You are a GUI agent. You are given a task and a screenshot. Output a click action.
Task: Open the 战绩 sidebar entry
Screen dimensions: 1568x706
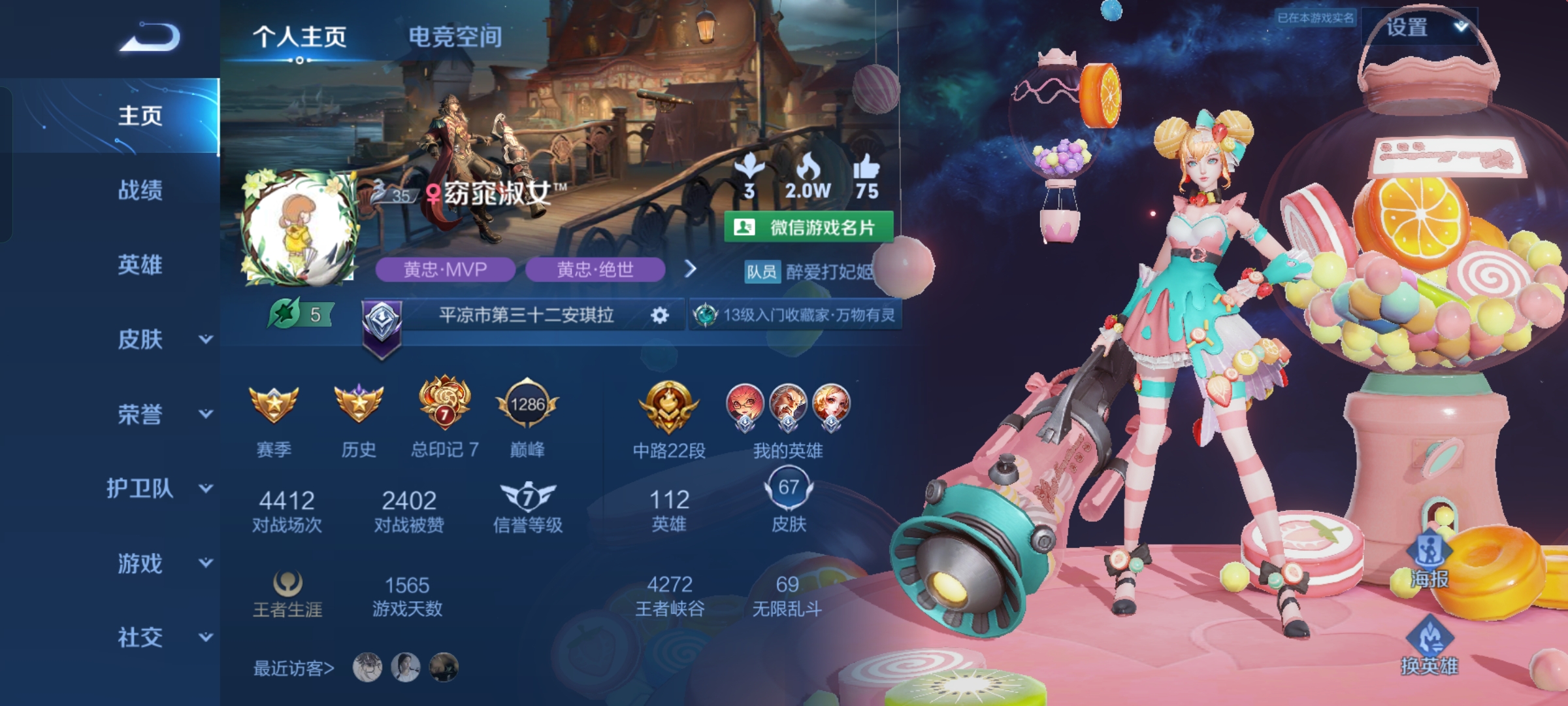point(140,190)
